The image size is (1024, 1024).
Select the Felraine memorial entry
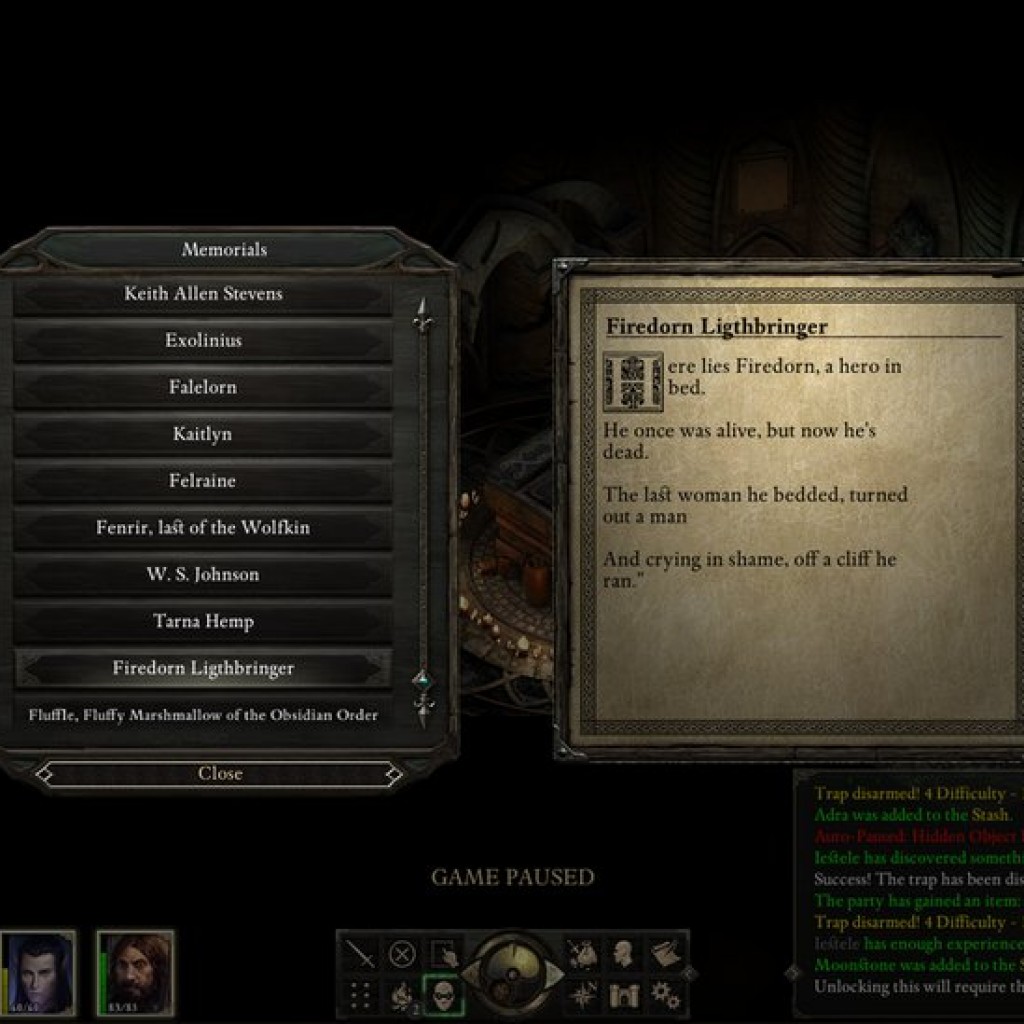pos(203,481)
